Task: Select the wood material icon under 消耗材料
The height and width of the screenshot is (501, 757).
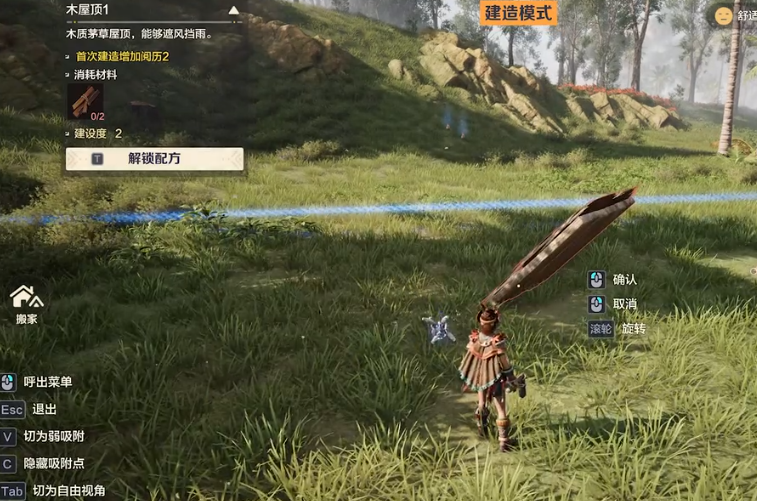Action: (x=84, y=100)
